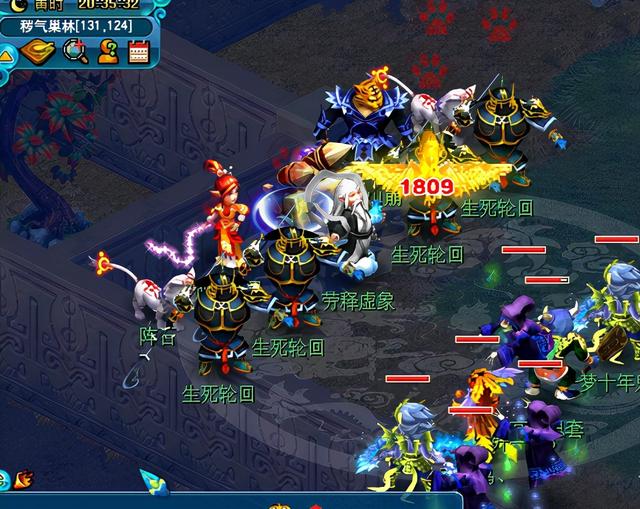Image resolution: width=640 pixels, height=509 pixels.
Task: Open the orange figure with question mark
Action: pyautogui.click(x=108, y=52)
